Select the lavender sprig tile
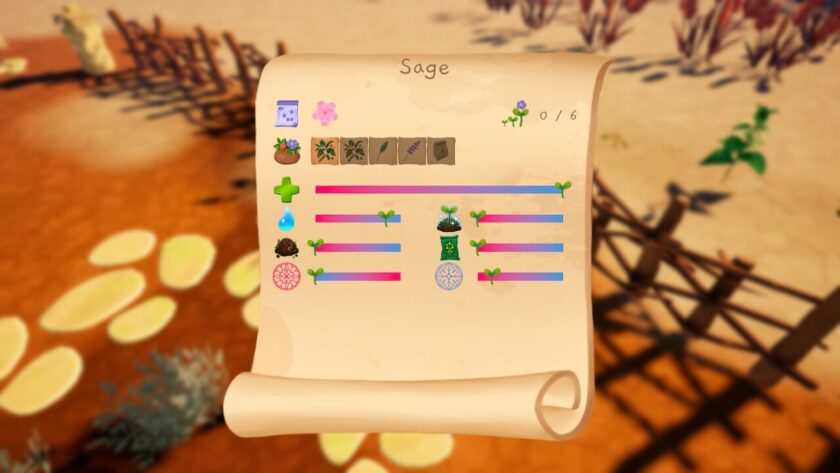This screenshot has height=473, width=840. [x=412, y=151]
